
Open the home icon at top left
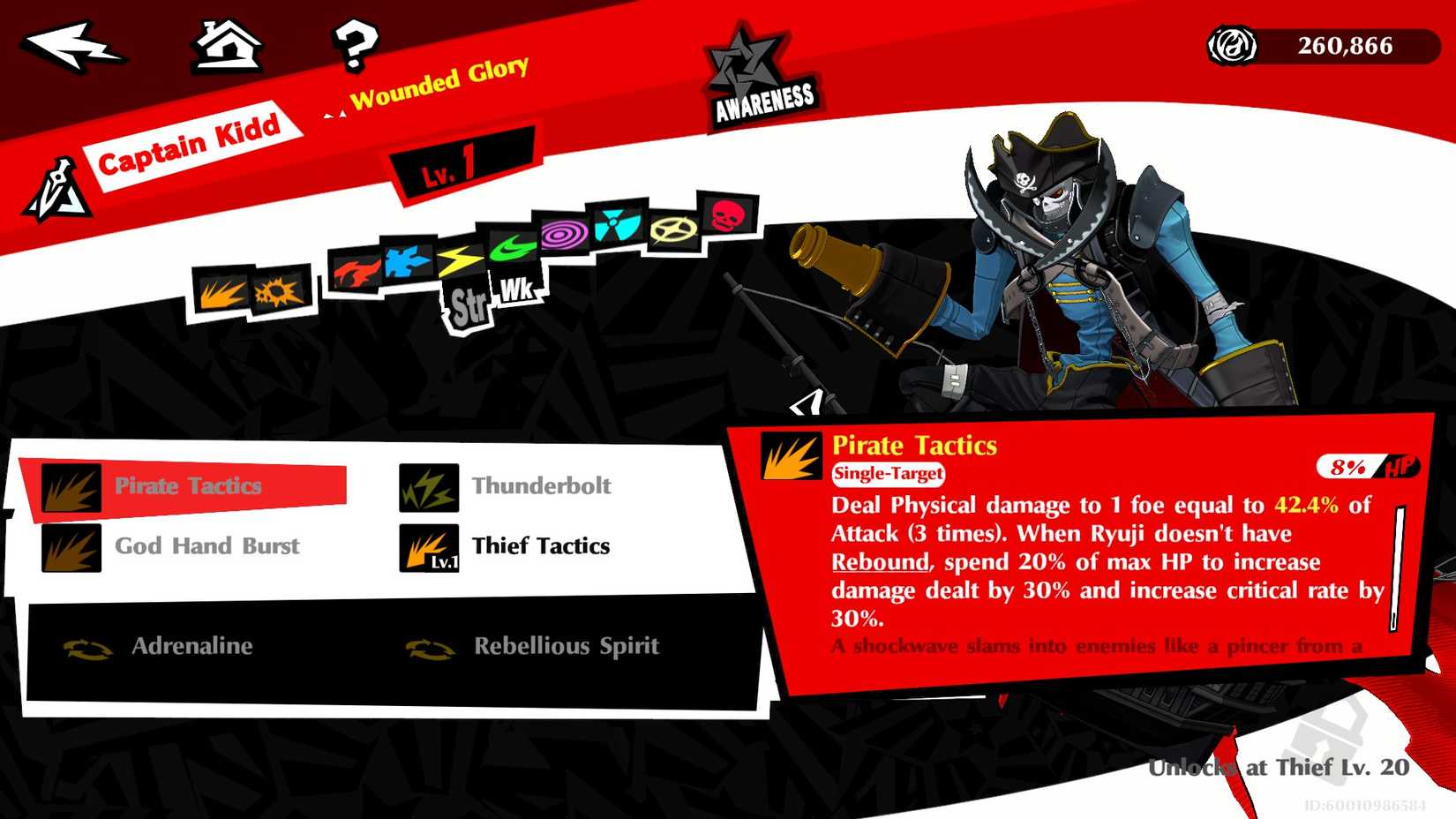[x=227, y=46]
